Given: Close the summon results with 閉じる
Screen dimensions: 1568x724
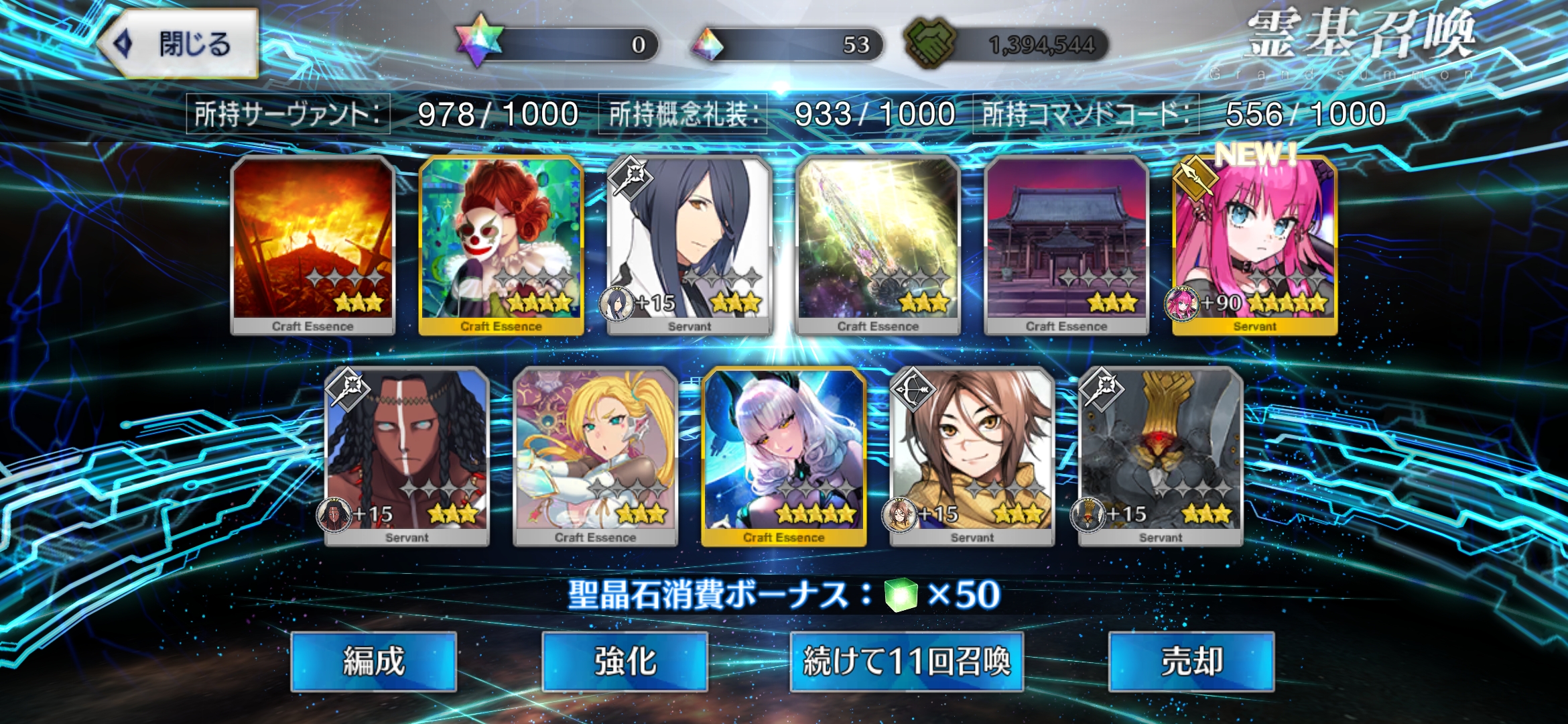Looking at the screenshot, I should tap(180, 44).
